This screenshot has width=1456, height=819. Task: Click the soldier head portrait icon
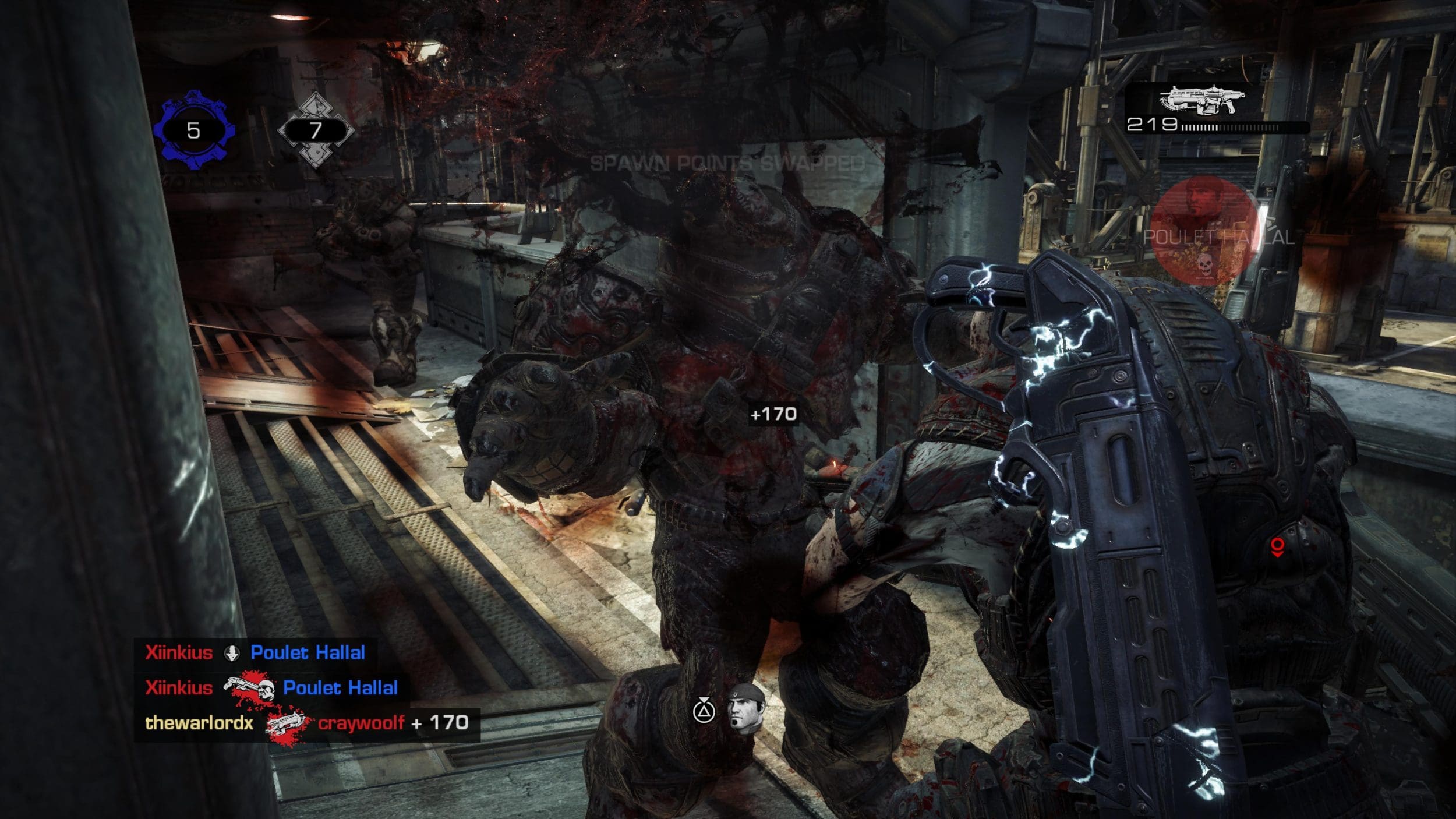tap(746, 709)
